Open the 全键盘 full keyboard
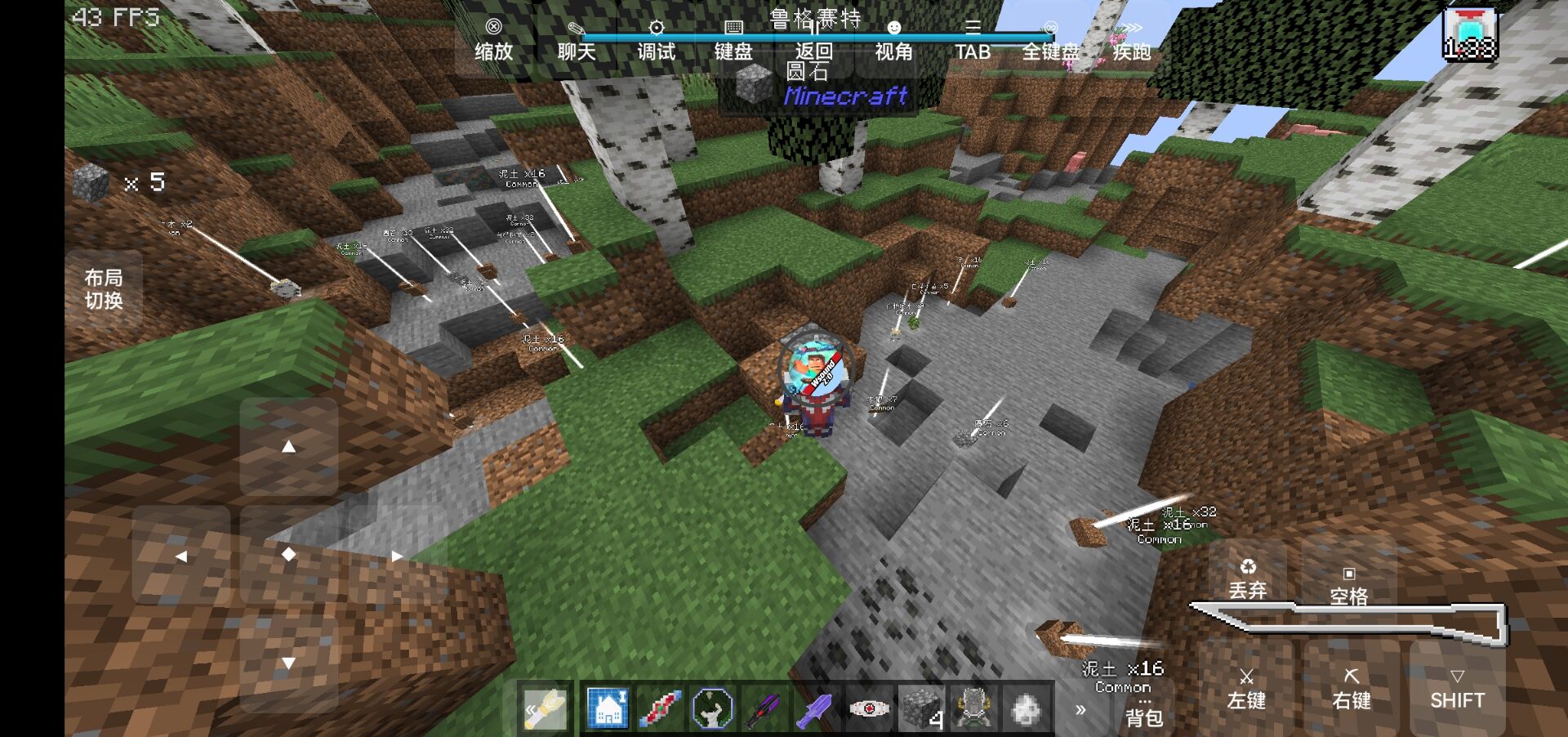 (1051, 42)
